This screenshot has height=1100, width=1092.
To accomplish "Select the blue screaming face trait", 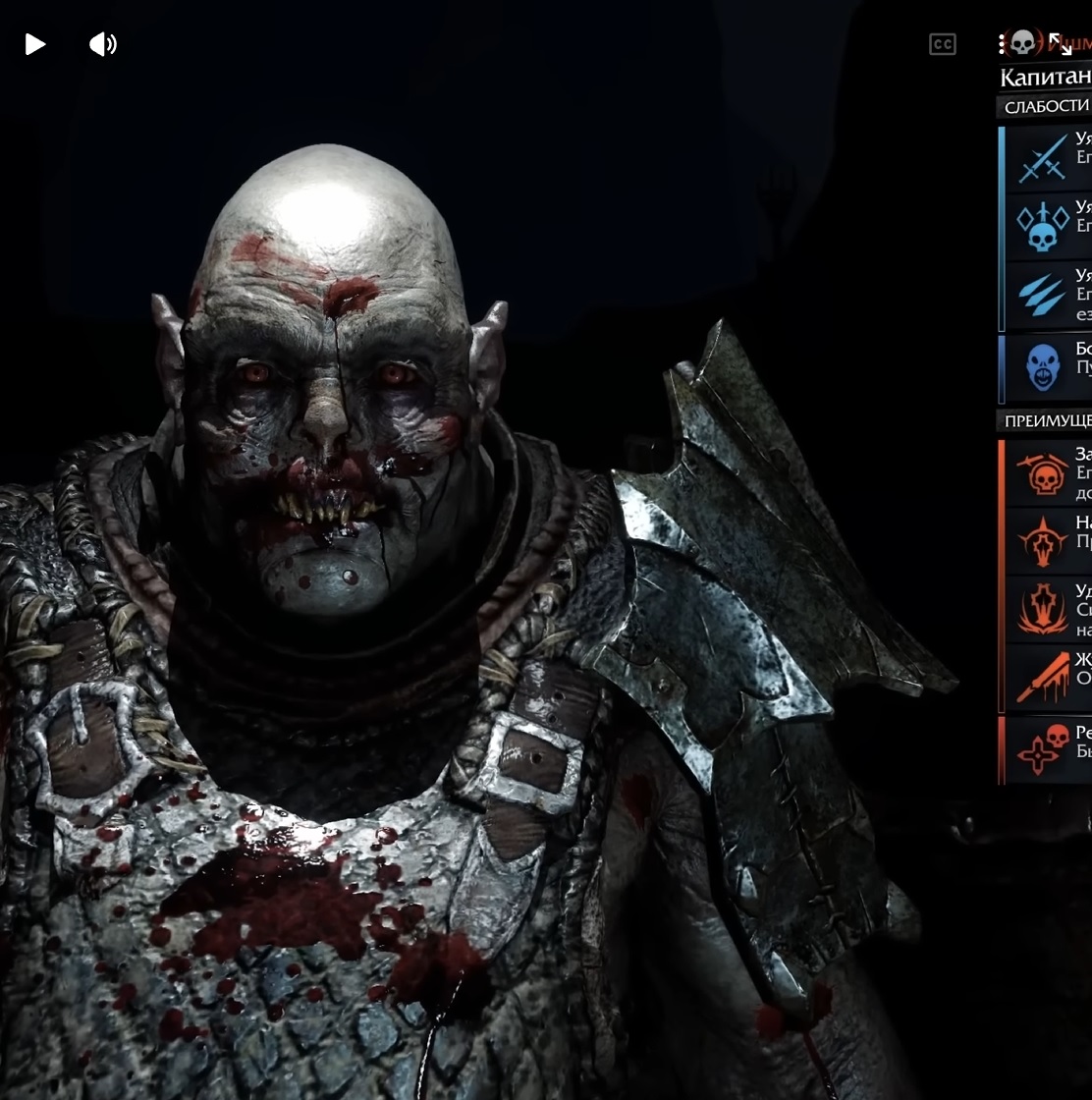I will 1043,367.
